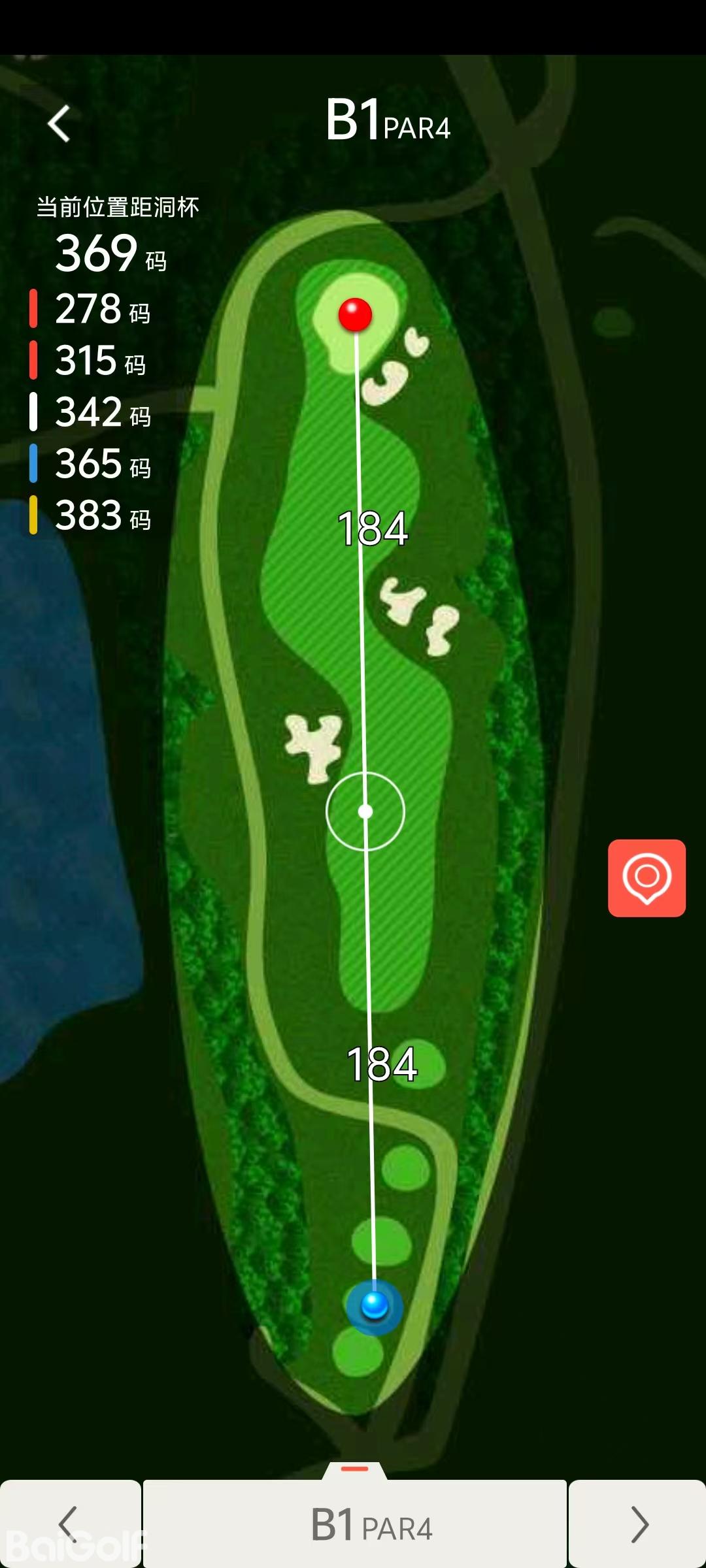Advance to the next hole with right arrow
The height and width of the screenshot is (1568, 706).
[x=638, y=1524]
